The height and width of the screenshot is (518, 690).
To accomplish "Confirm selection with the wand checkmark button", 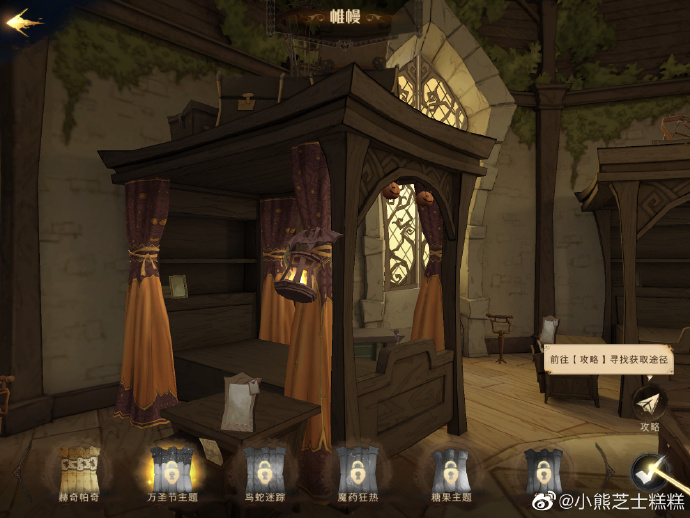I will (x=650, y=472).
